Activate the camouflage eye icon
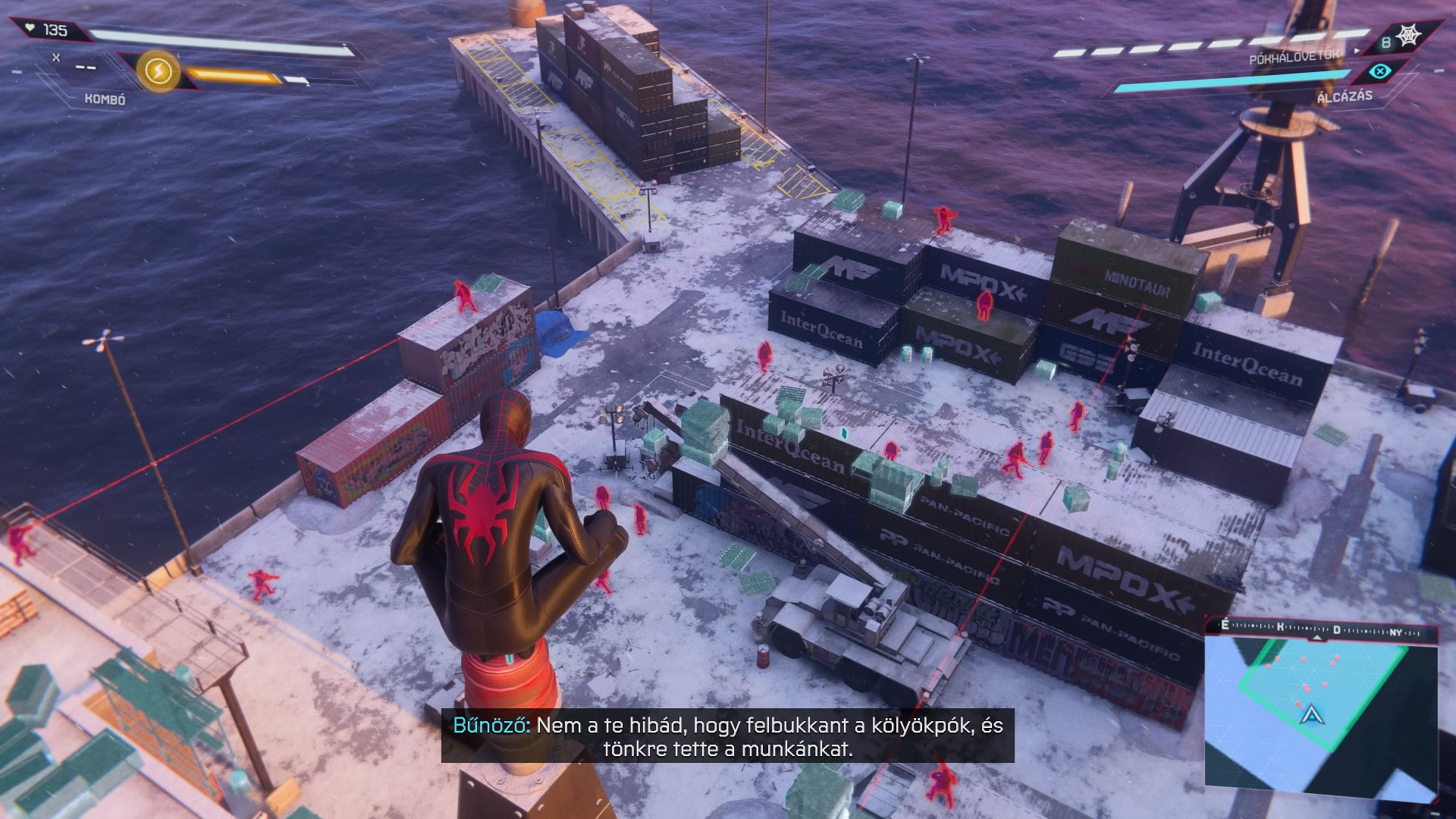1456x819 pixels. pos(1381,71)
